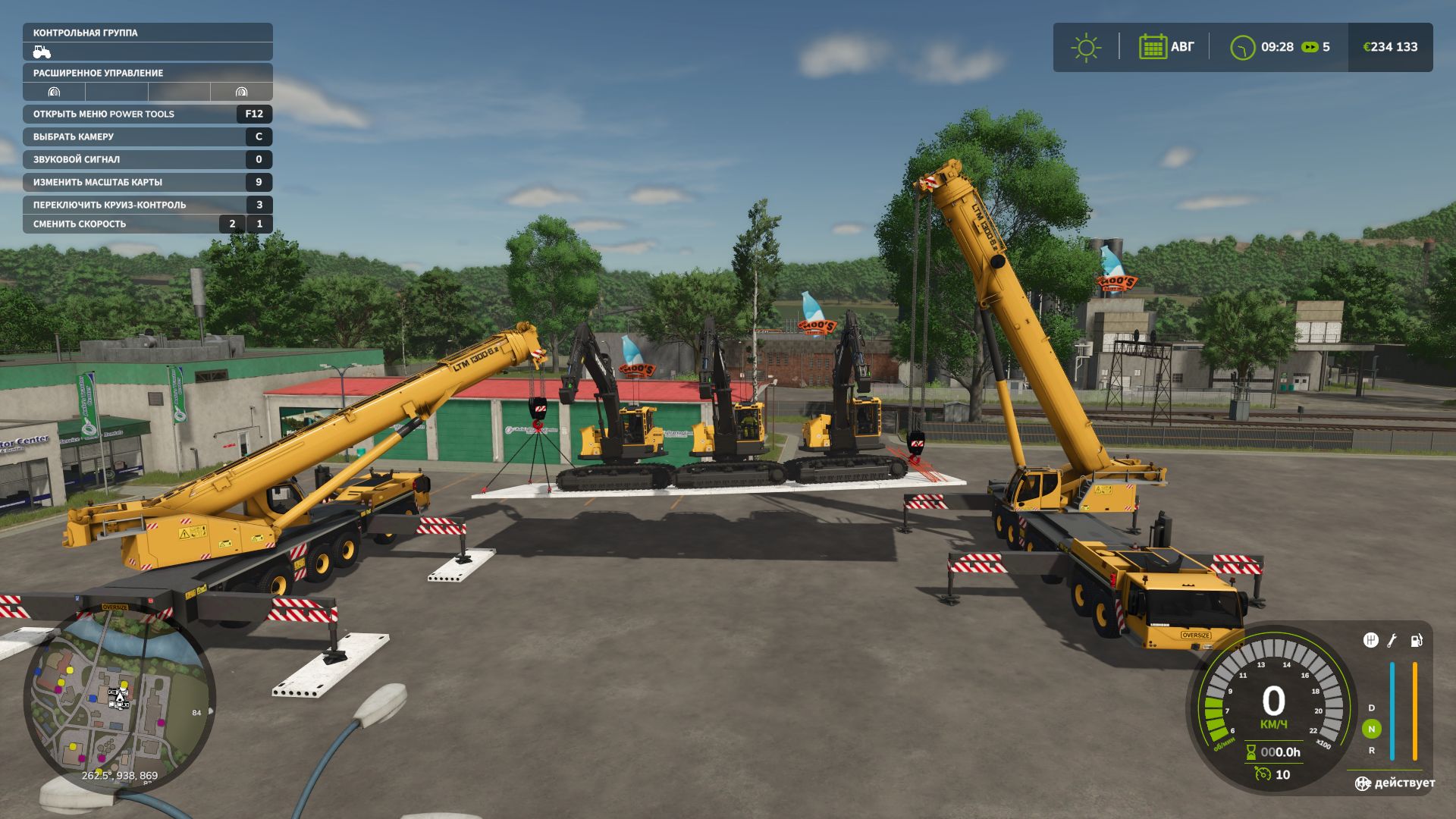The width and height of the screenshot is (1456, 819).
Task: Click the operating hours hourglass icon
Action: (x=1250, y=752)
